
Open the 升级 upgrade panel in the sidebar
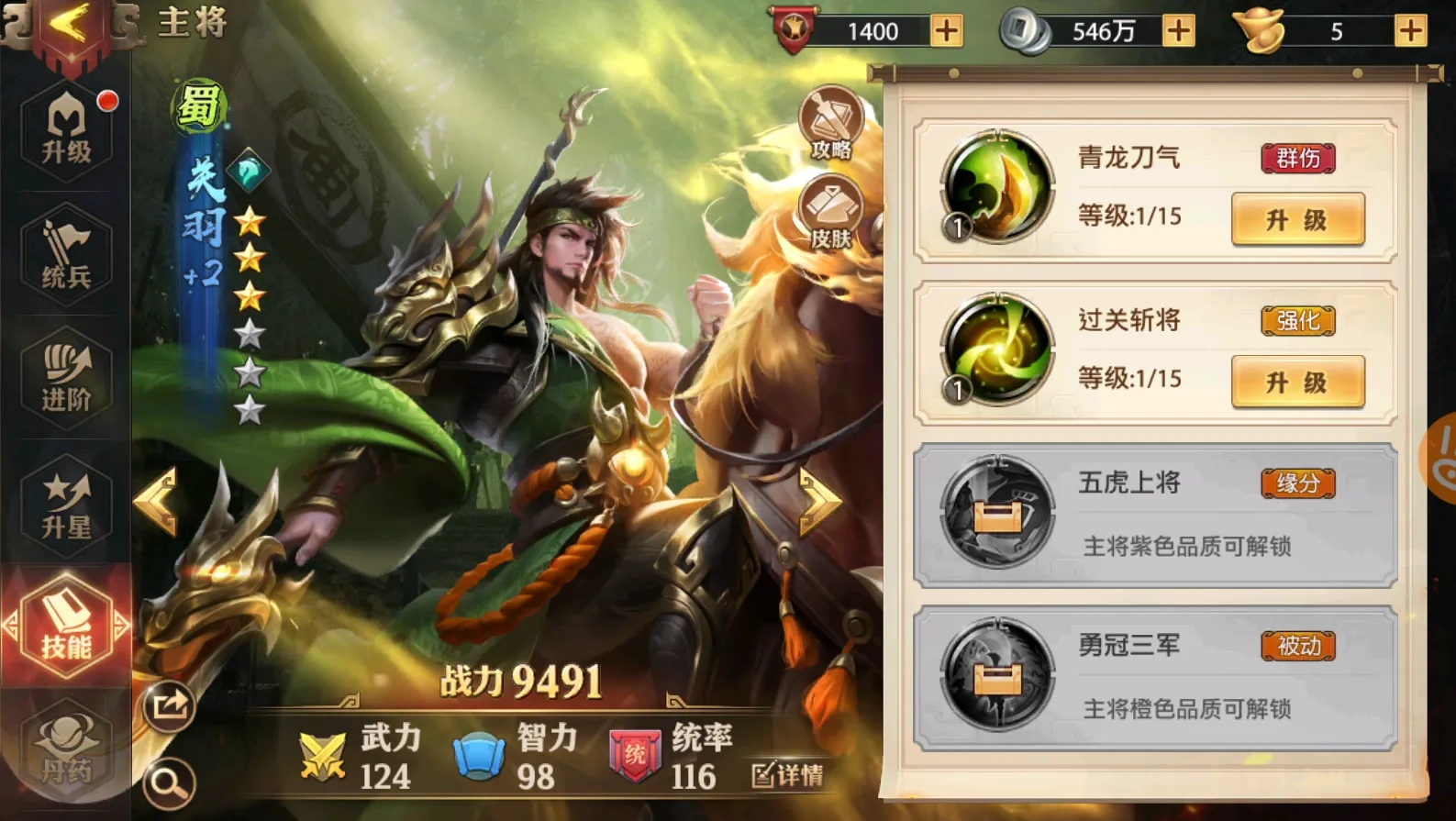[x=65, y=128]
